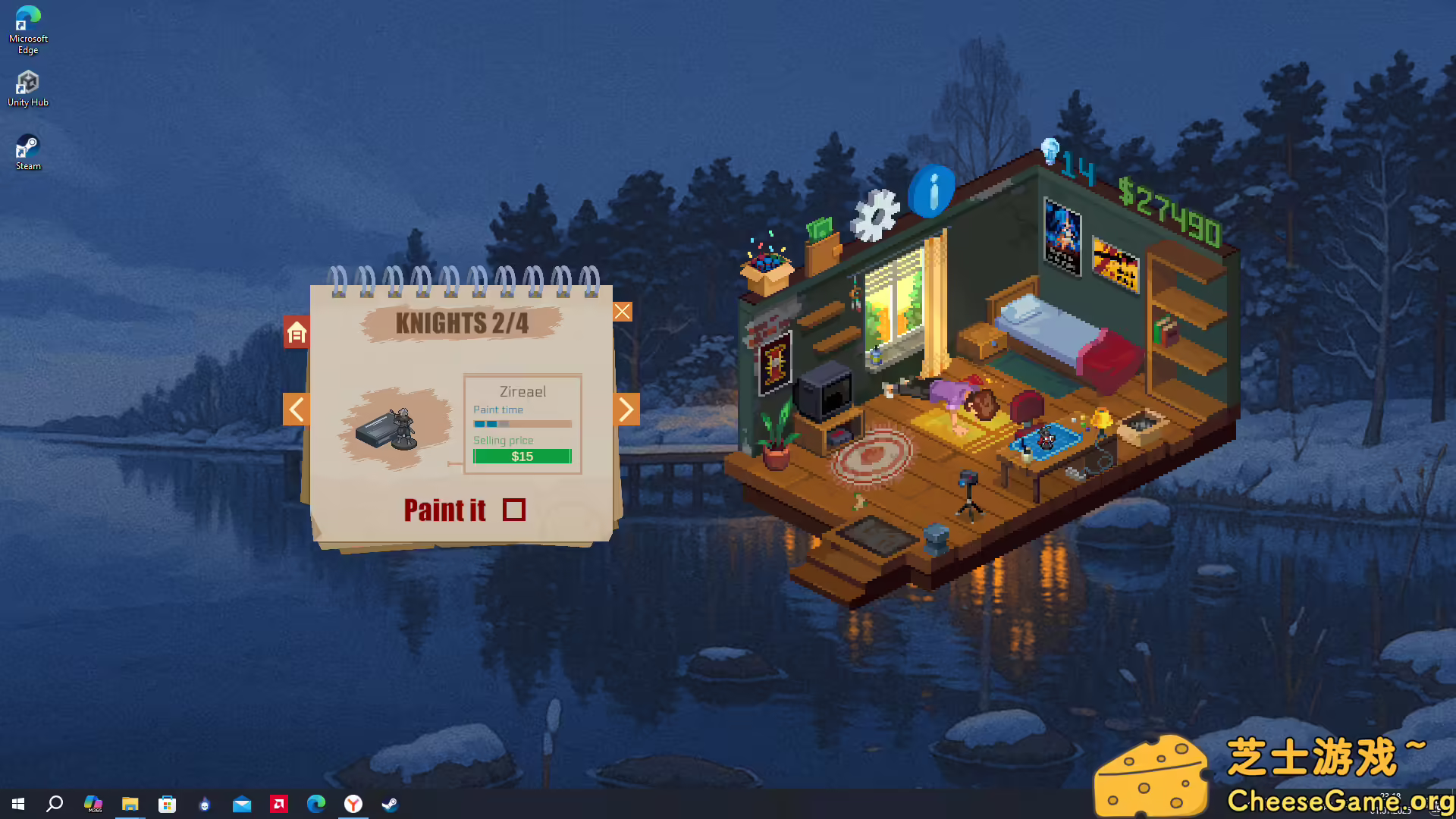Click the lightbulb skill points icon
The image size is (1456, 819).
1050,150
